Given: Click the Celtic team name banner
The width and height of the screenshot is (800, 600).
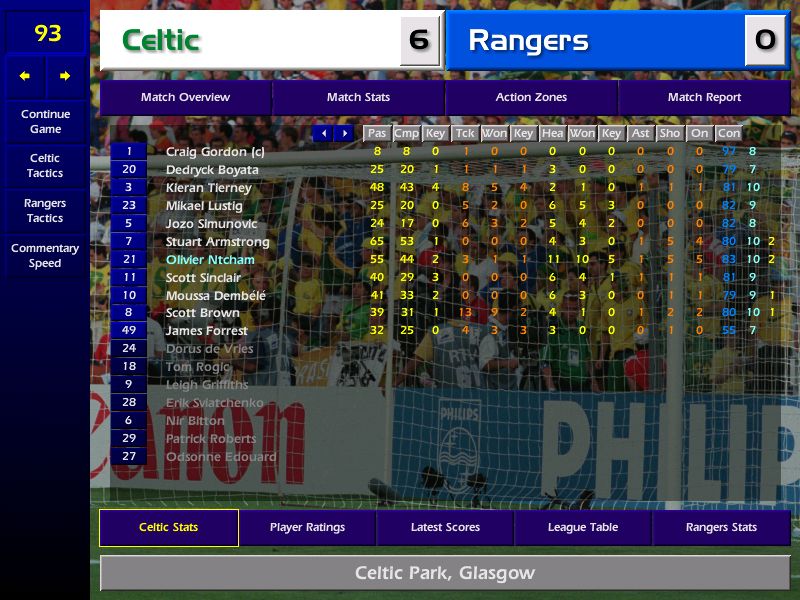Looking at the screenshot, I should [x=270, y=41].
